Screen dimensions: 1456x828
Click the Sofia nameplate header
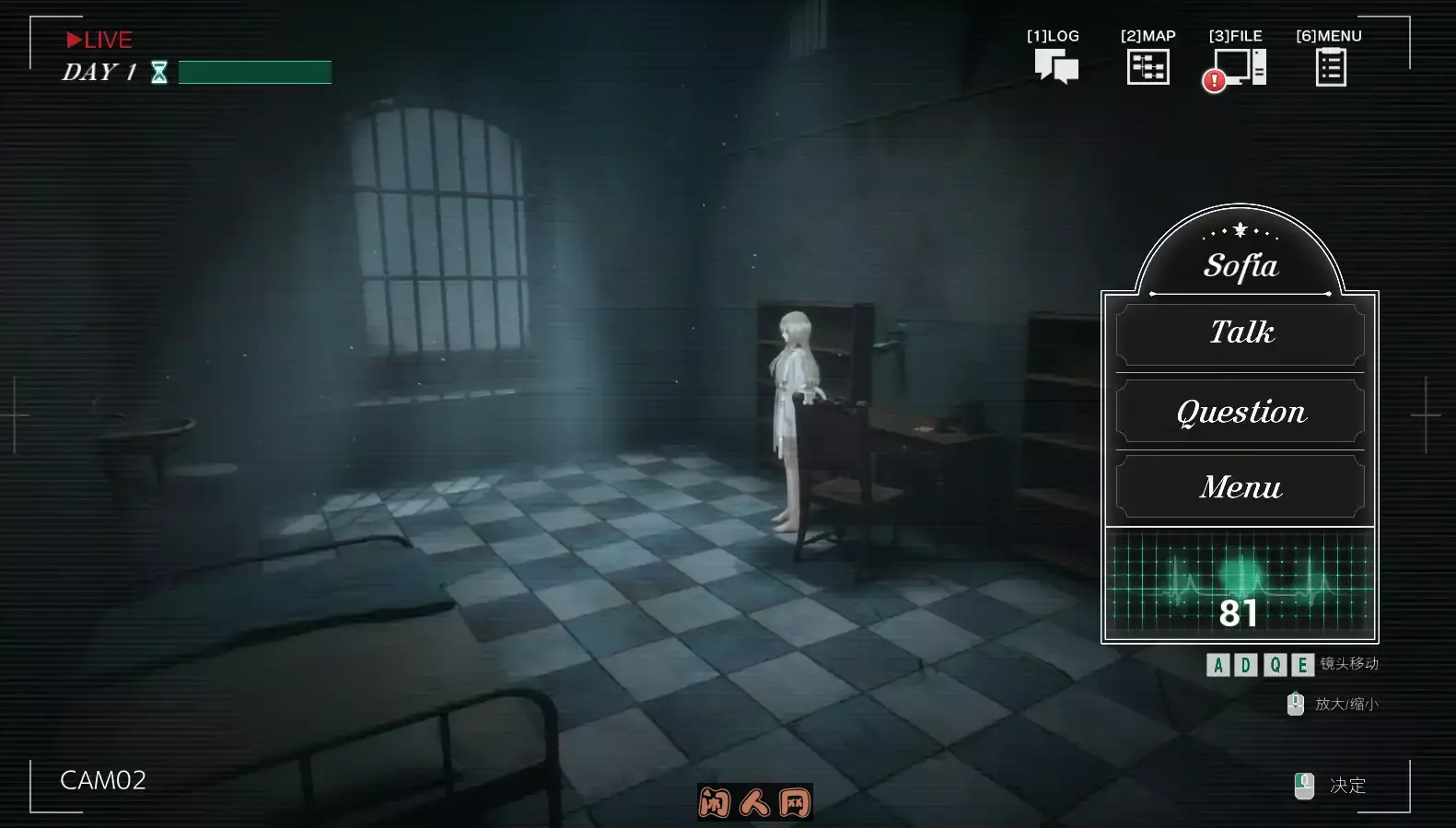click(1241, 265)
